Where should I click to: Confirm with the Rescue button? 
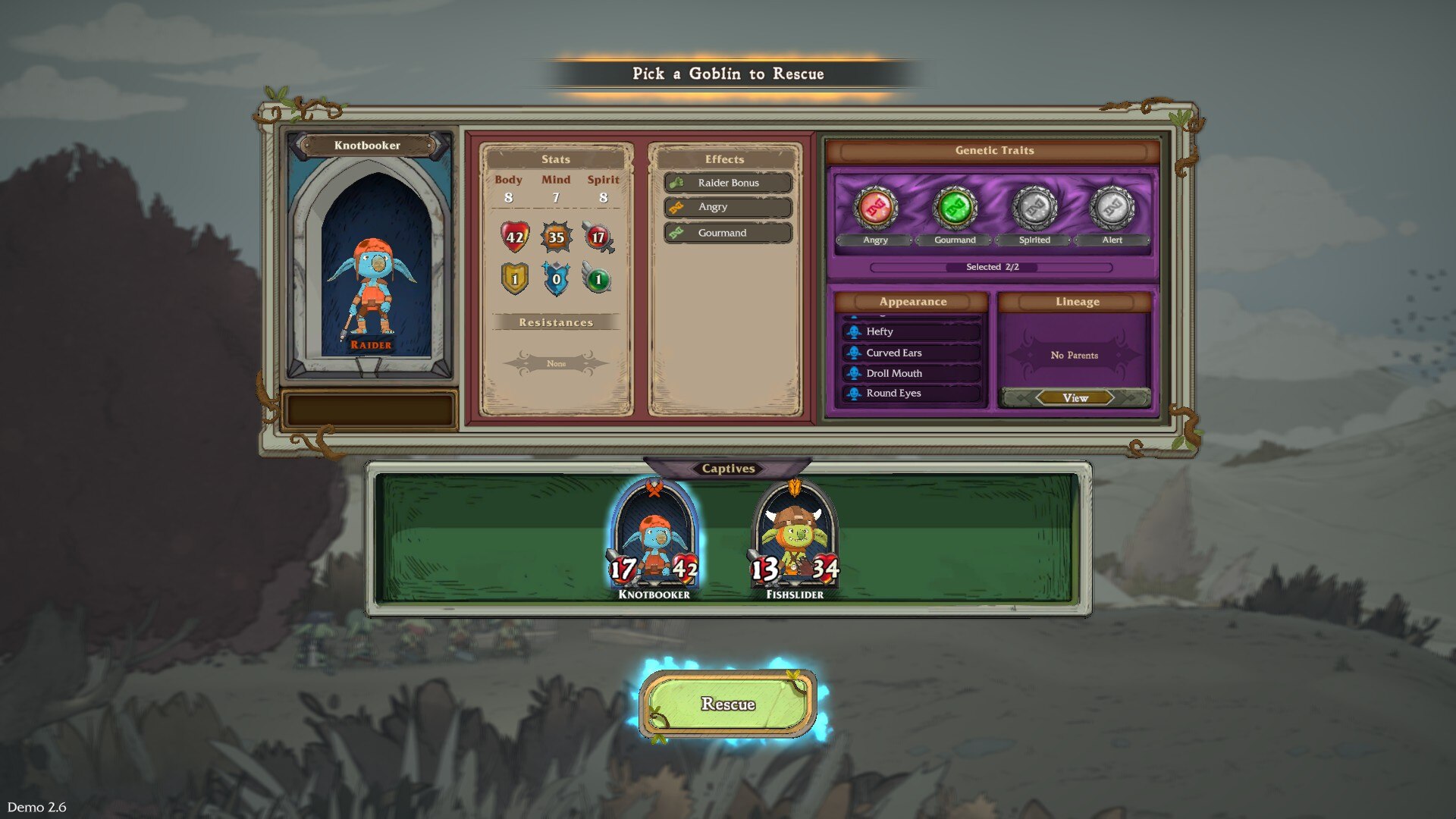point(727,704)
